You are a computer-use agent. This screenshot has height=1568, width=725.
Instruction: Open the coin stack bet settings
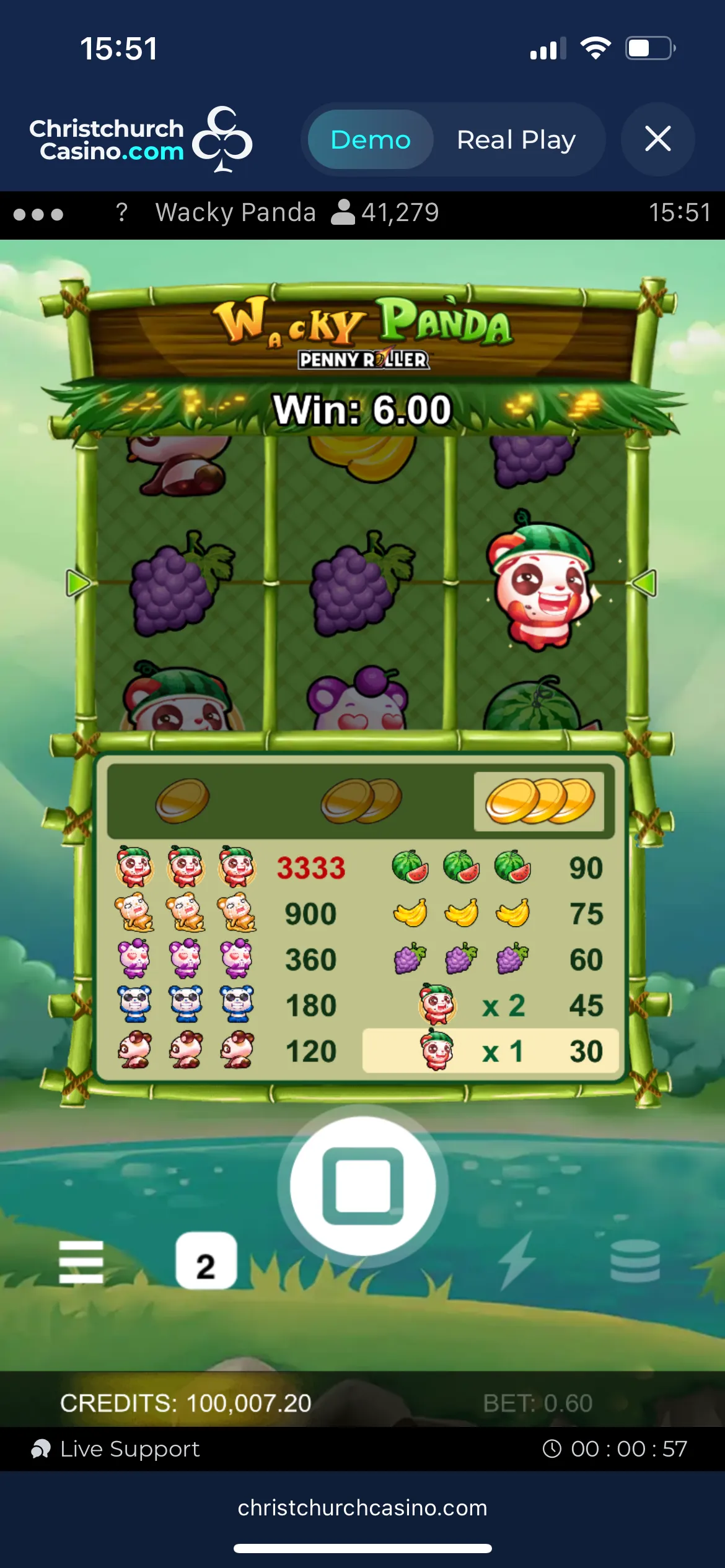[635, 1261]
